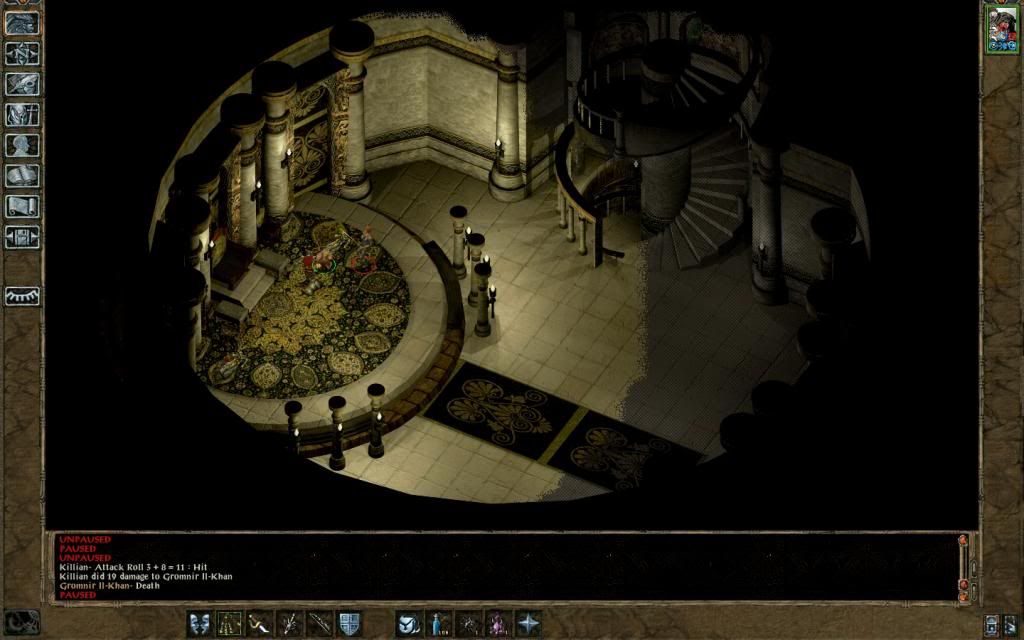Viewport: 1024px width, 640px height.
Task: Activate the four-pointed star special abilities button
Action: tap(528, 623)
